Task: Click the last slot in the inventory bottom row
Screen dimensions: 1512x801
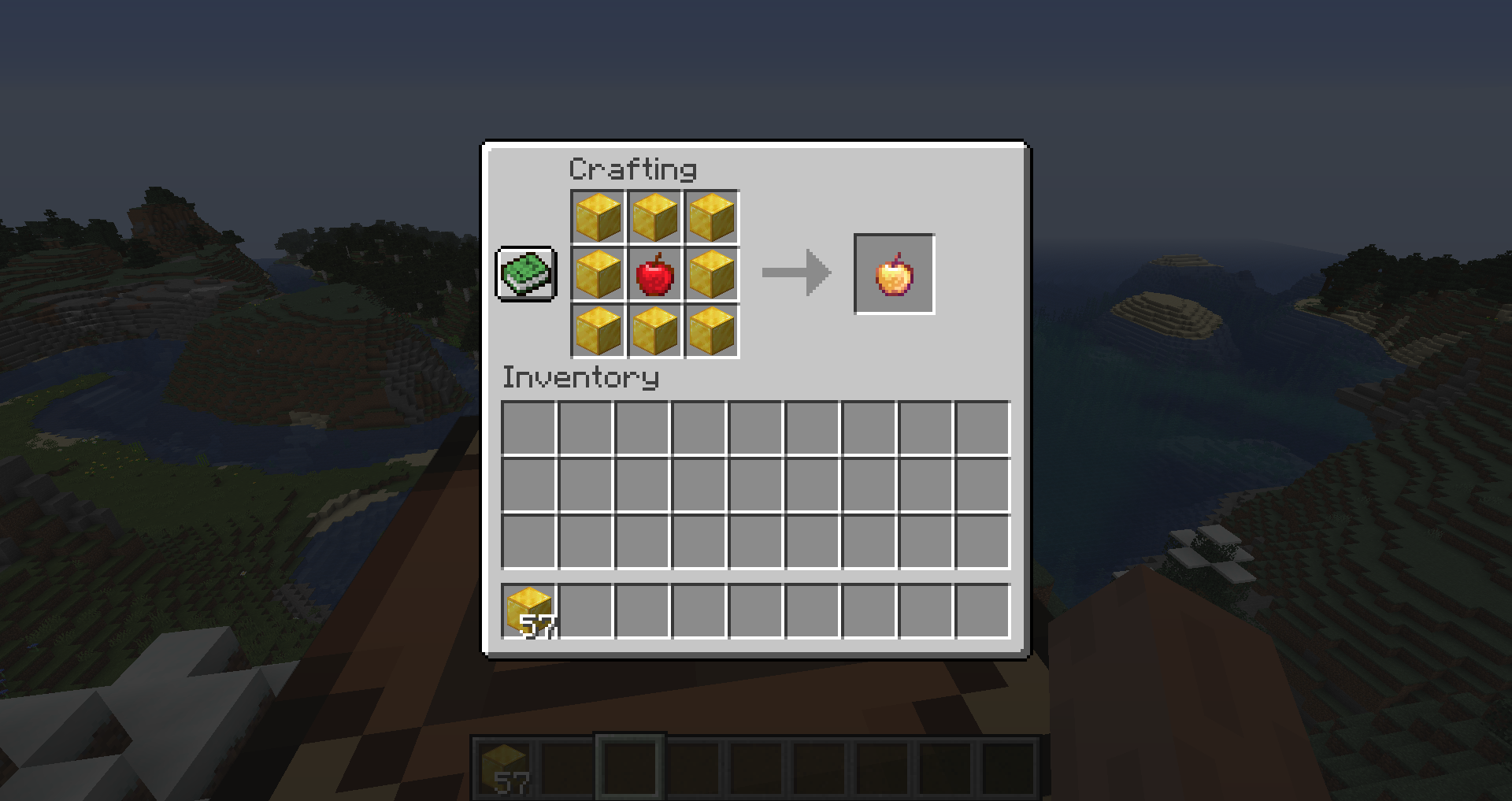Action: [982, 609]
